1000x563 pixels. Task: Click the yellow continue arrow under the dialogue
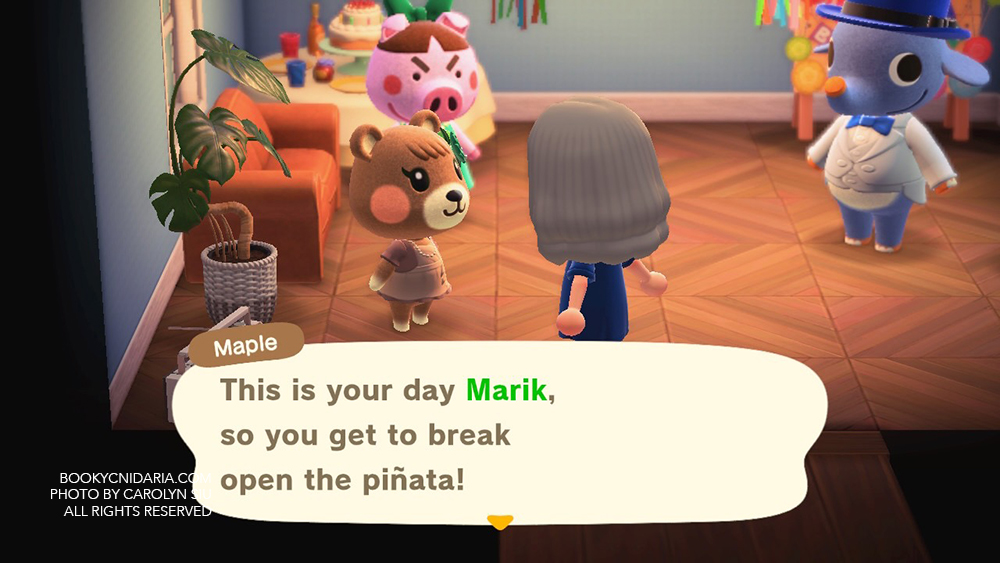(x=499, y=521)
